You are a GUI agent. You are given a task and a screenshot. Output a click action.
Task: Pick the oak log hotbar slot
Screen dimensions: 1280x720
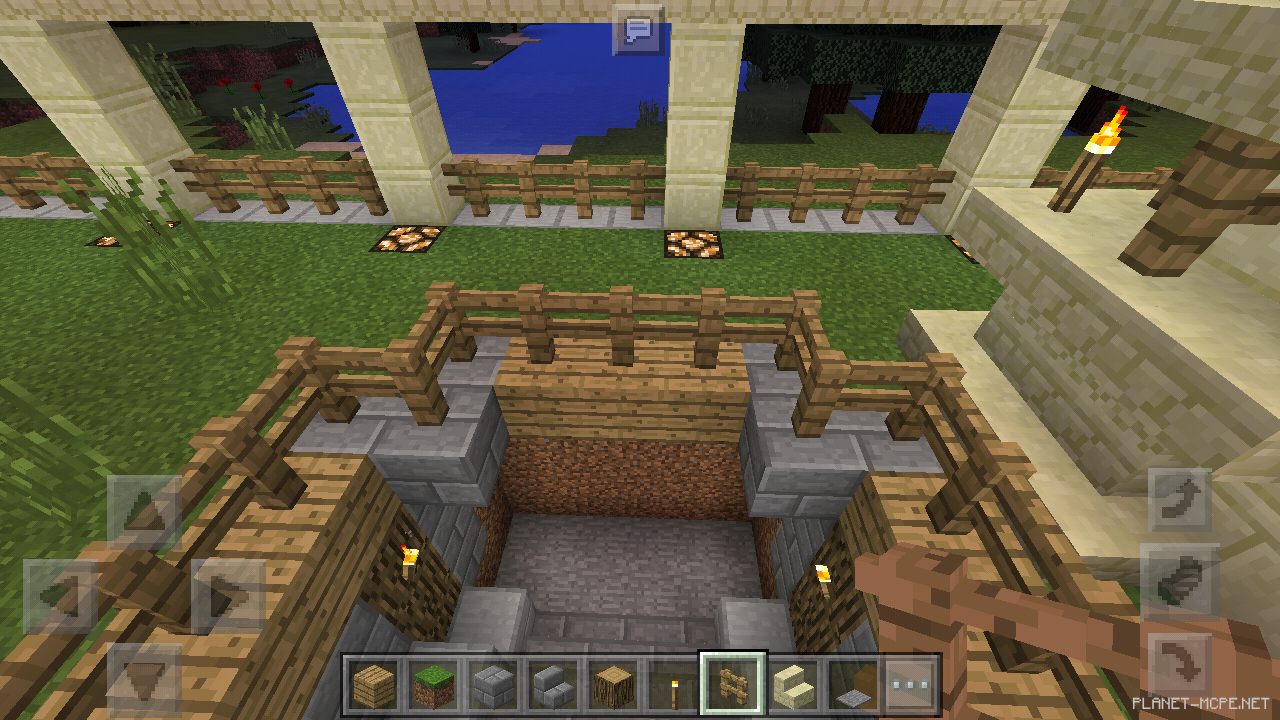613,686
